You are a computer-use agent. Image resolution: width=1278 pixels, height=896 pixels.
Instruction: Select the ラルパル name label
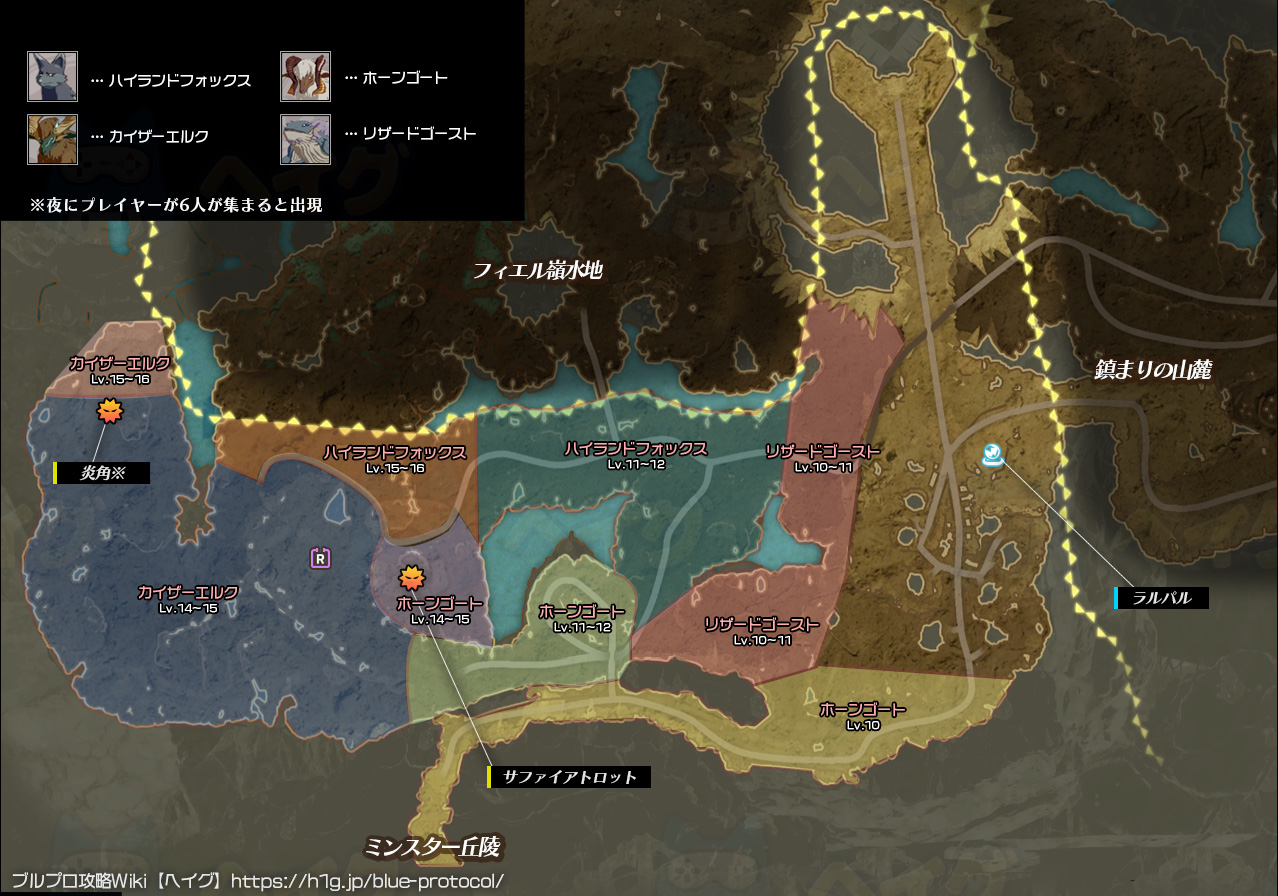pos(1163,598)
